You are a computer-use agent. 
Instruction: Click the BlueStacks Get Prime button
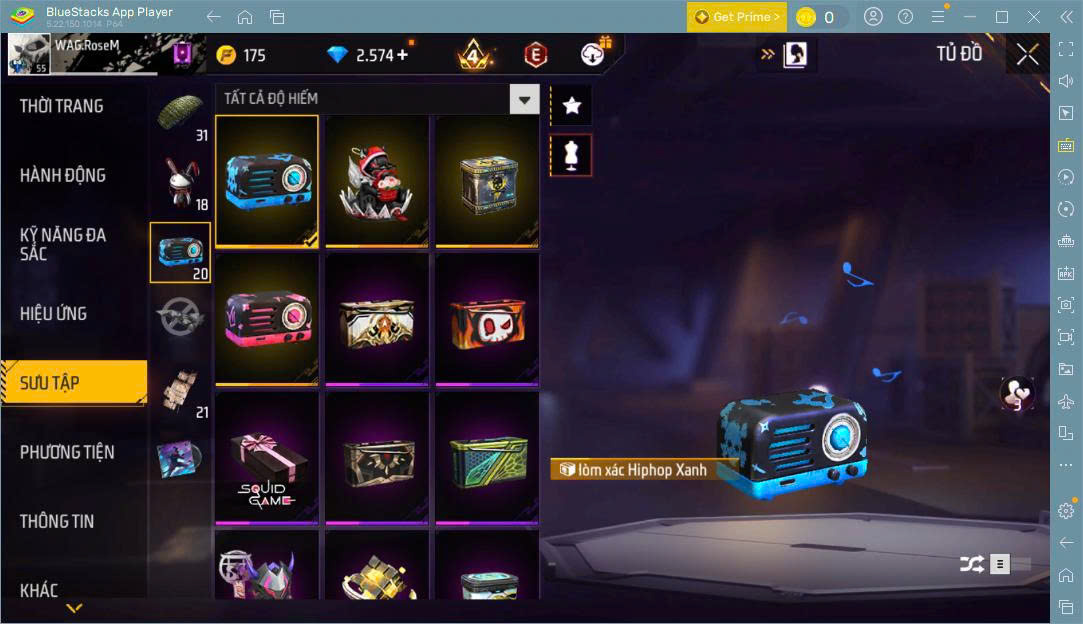pyautogui.click(x=736, y=17)
